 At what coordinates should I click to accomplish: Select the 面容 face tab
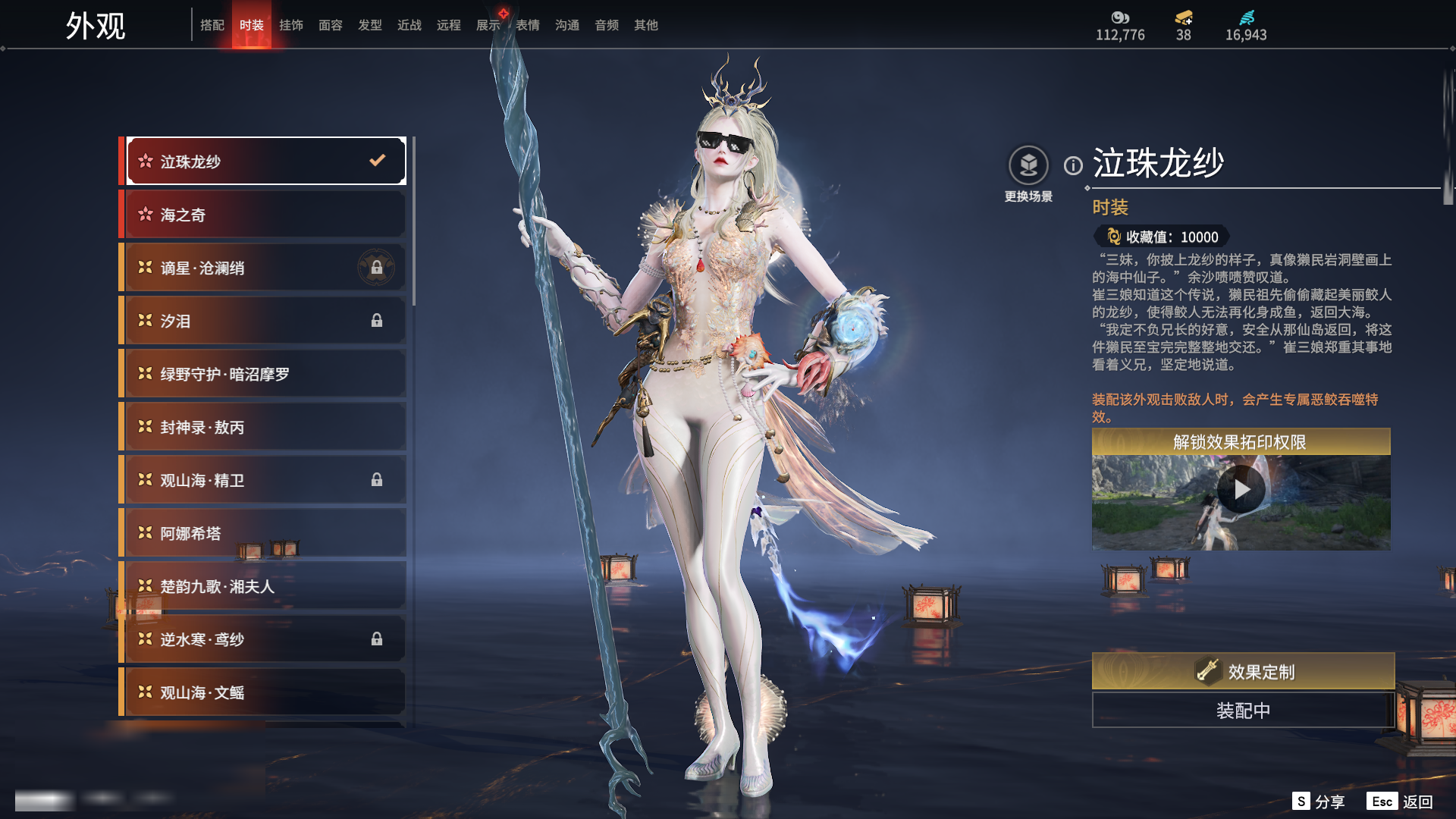point(331,25)
